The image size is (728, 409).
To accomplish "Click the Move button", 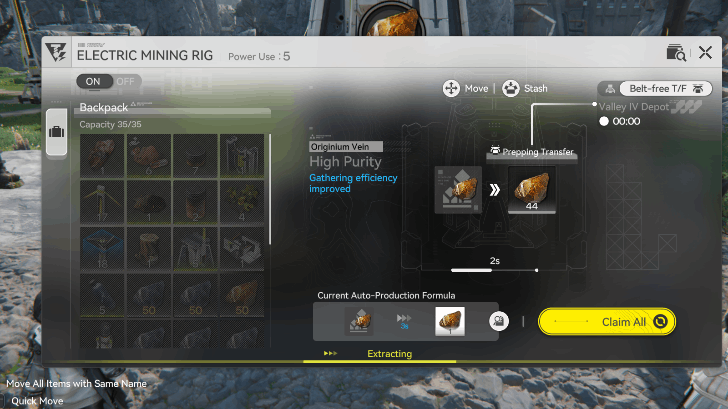I will 465,88.
